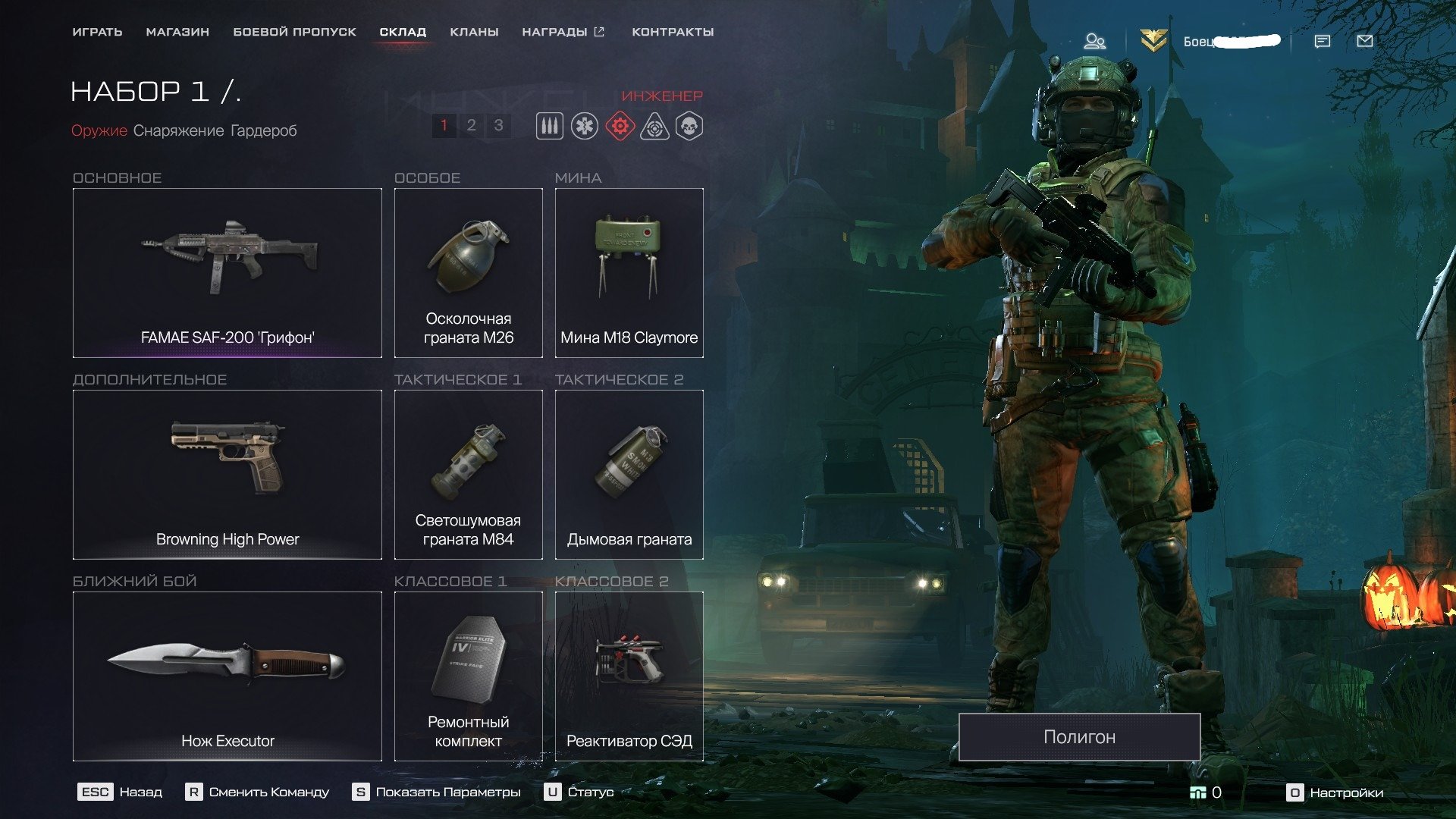Choose the Дымовая граната slot

[x=629, y=475]
